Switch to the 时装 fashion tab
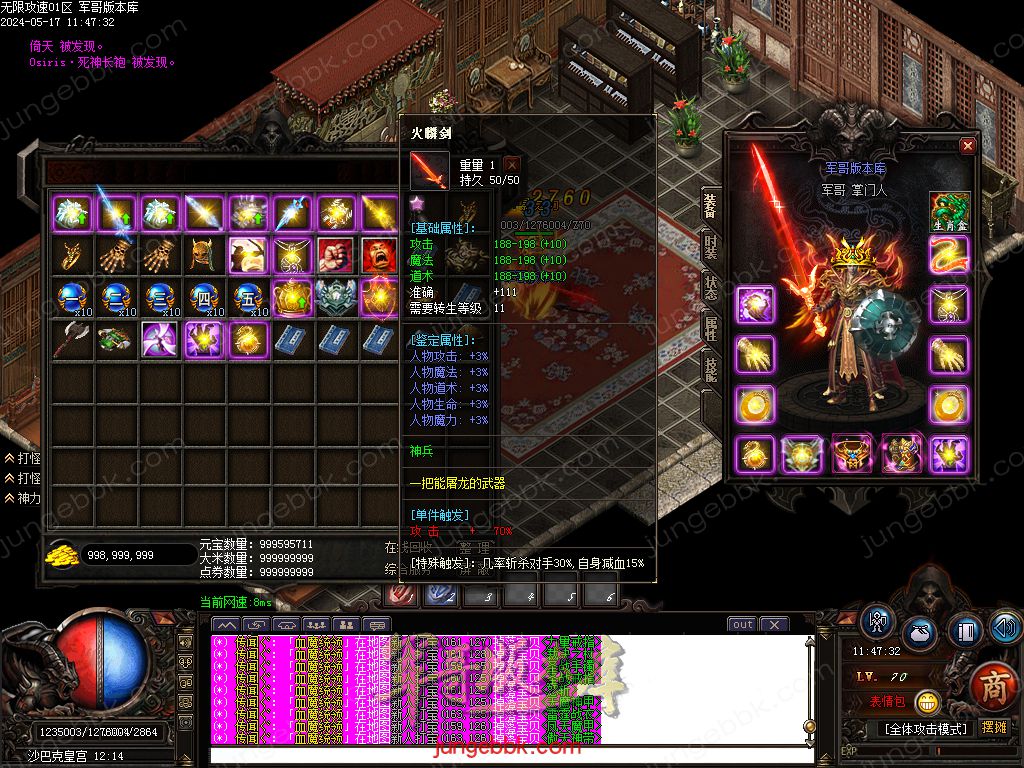 [x=710, y=248]
